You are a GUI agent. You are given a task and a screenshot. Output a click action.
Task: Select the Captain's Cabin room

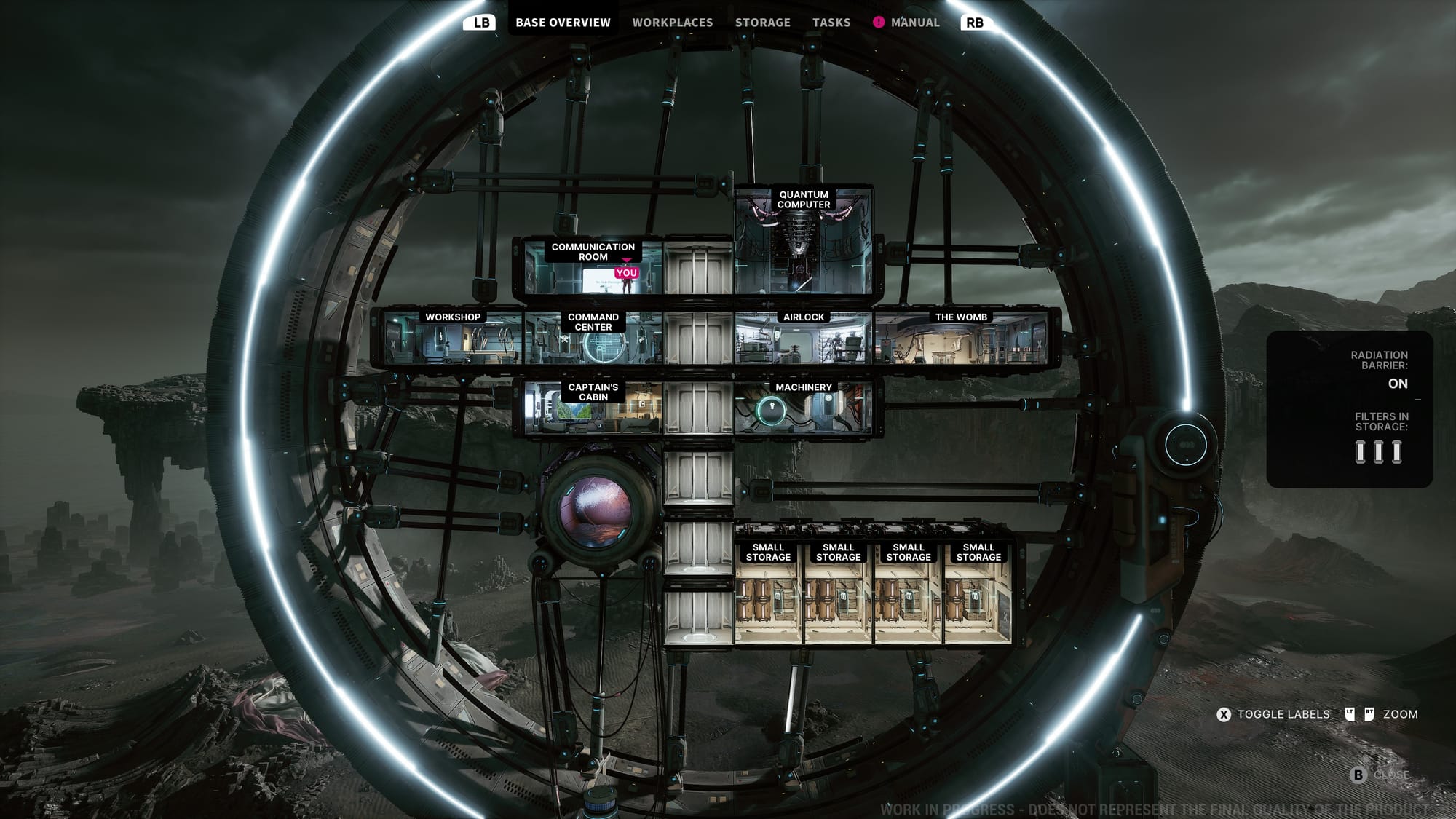pos(593,408)
